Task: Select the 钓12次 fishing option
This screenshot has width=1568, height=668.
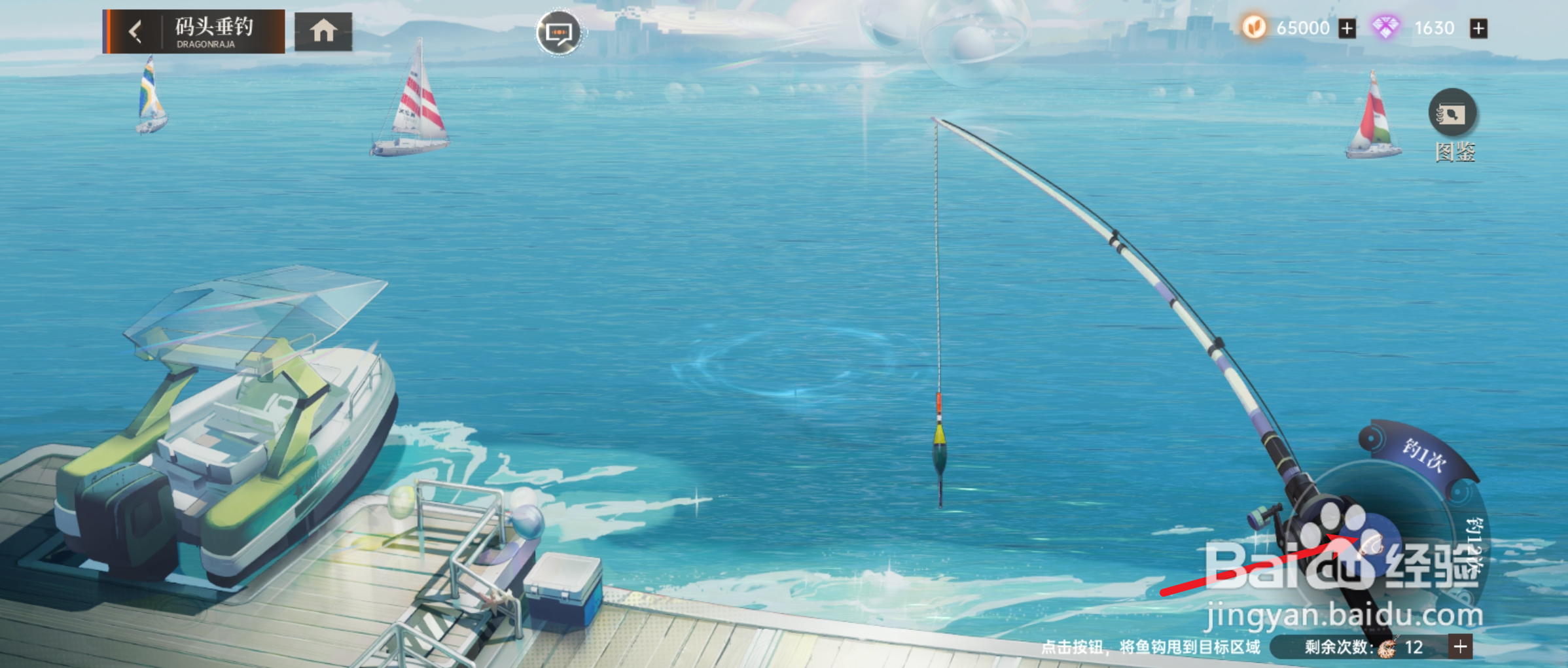Action: point(1475,547)
